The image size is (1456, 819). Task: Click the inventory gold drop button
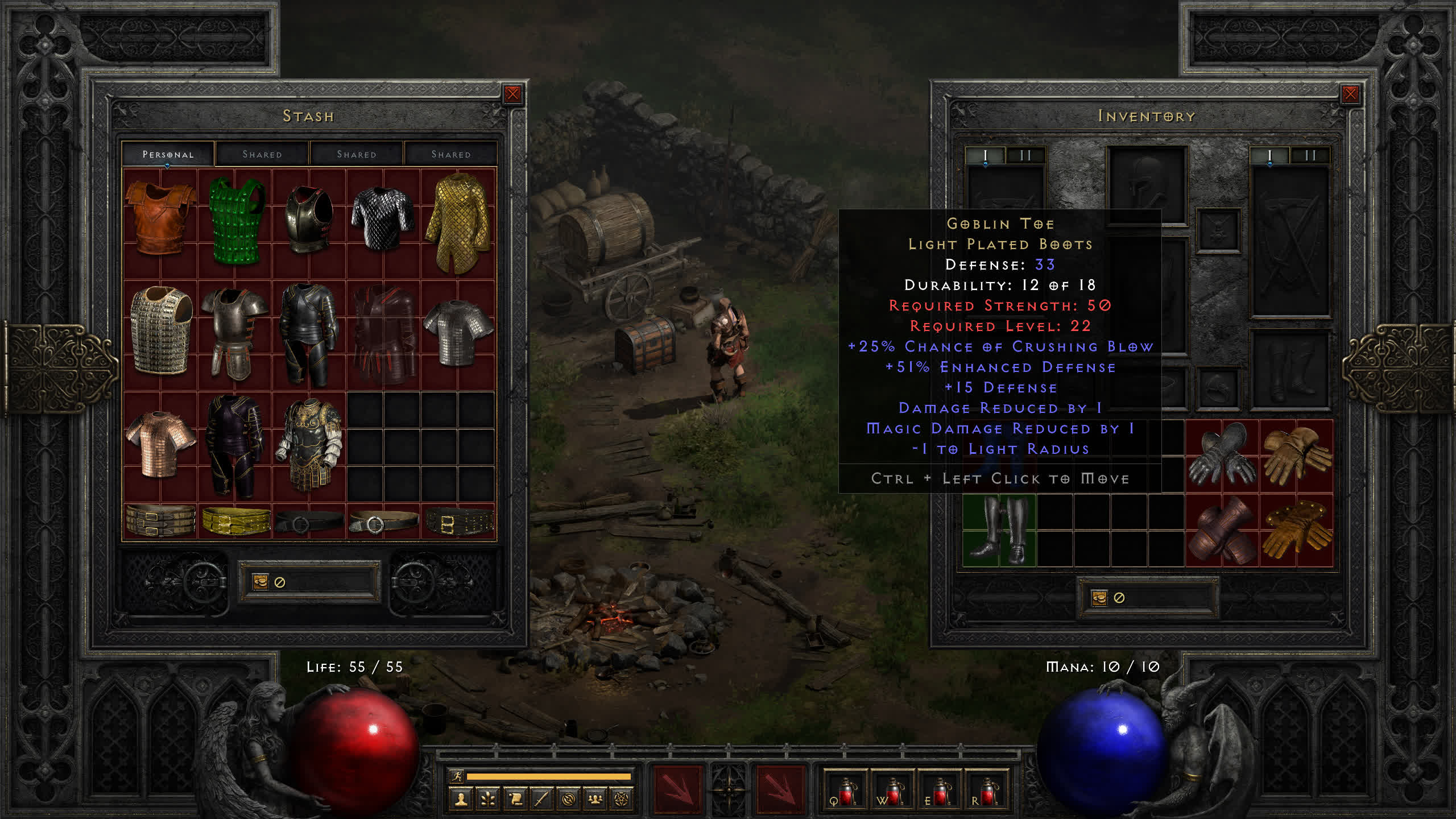[1099, 598]
